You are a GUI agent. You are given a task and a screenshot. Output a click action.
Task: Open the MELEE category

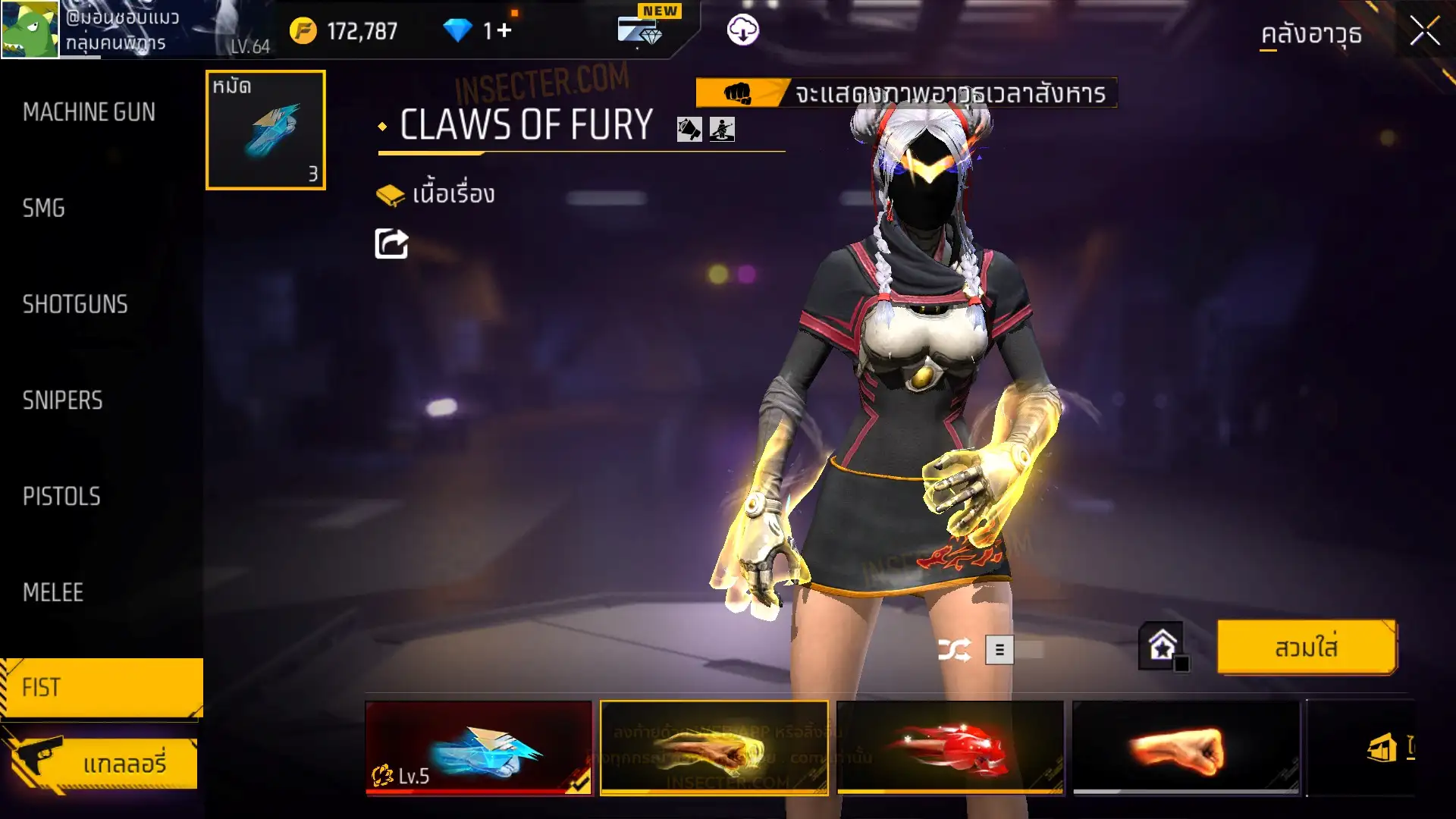click(x=53, y=592)
